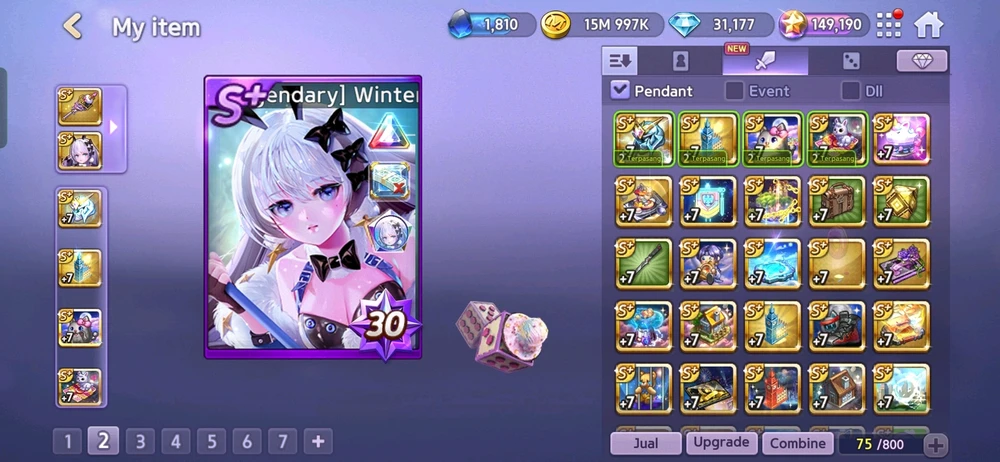Go back from My item screen

click(72, 27)
